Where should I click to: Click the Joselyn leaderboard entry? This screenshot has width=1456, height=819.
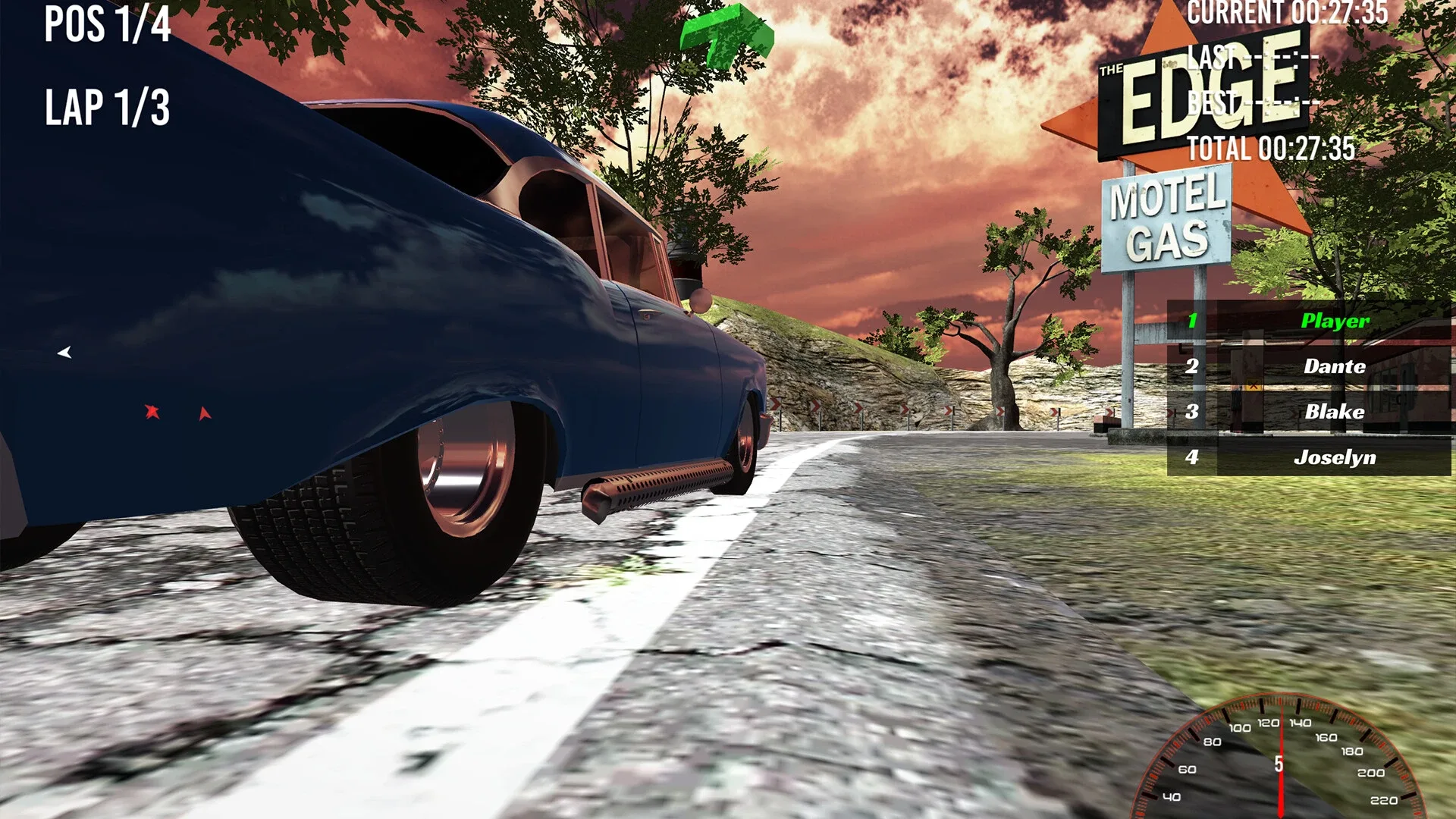pyautogui.click(x=1337, y=457)
